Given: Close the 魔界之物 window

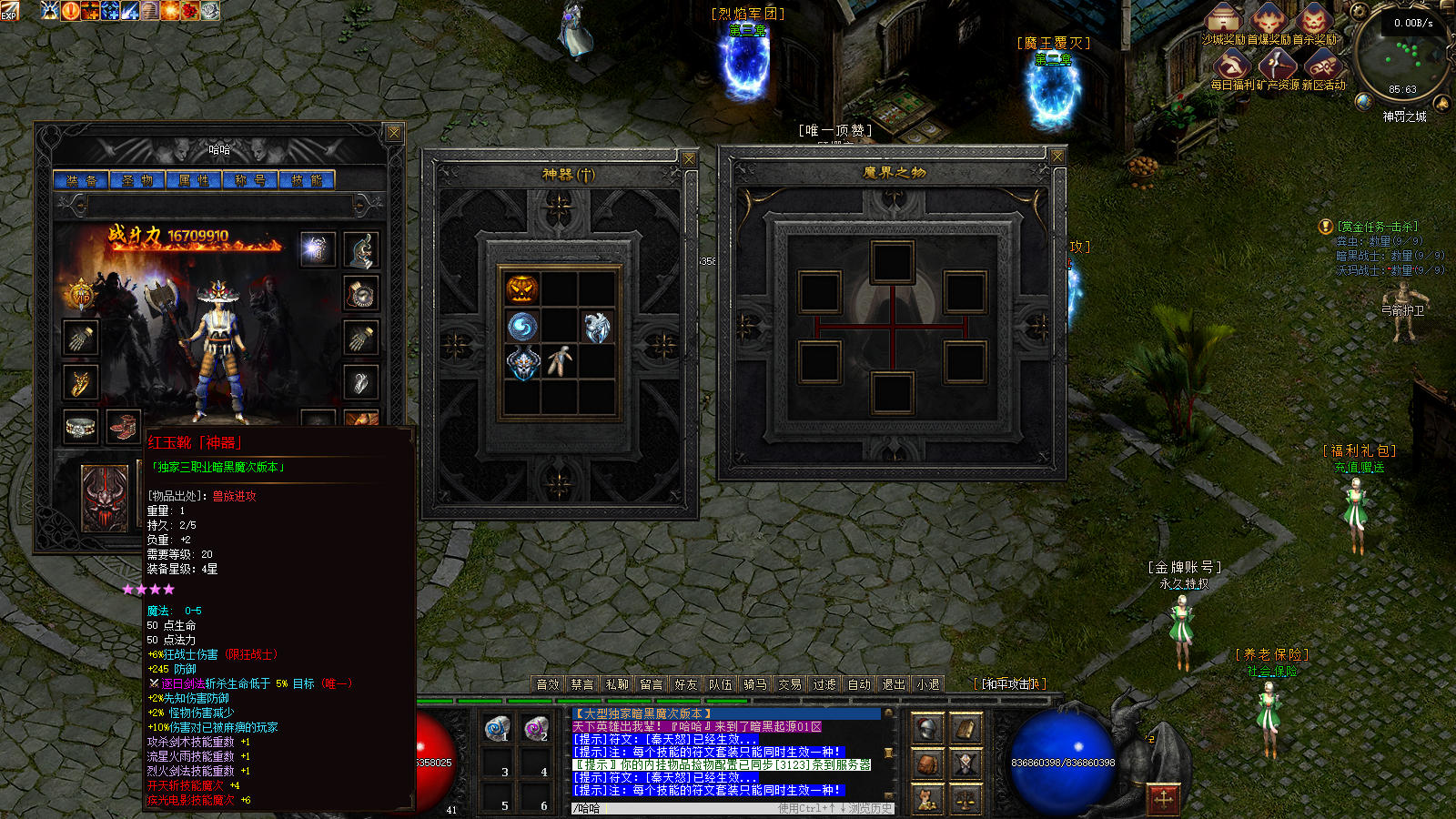Looking at the screenshot, I should click(1057, 157).
